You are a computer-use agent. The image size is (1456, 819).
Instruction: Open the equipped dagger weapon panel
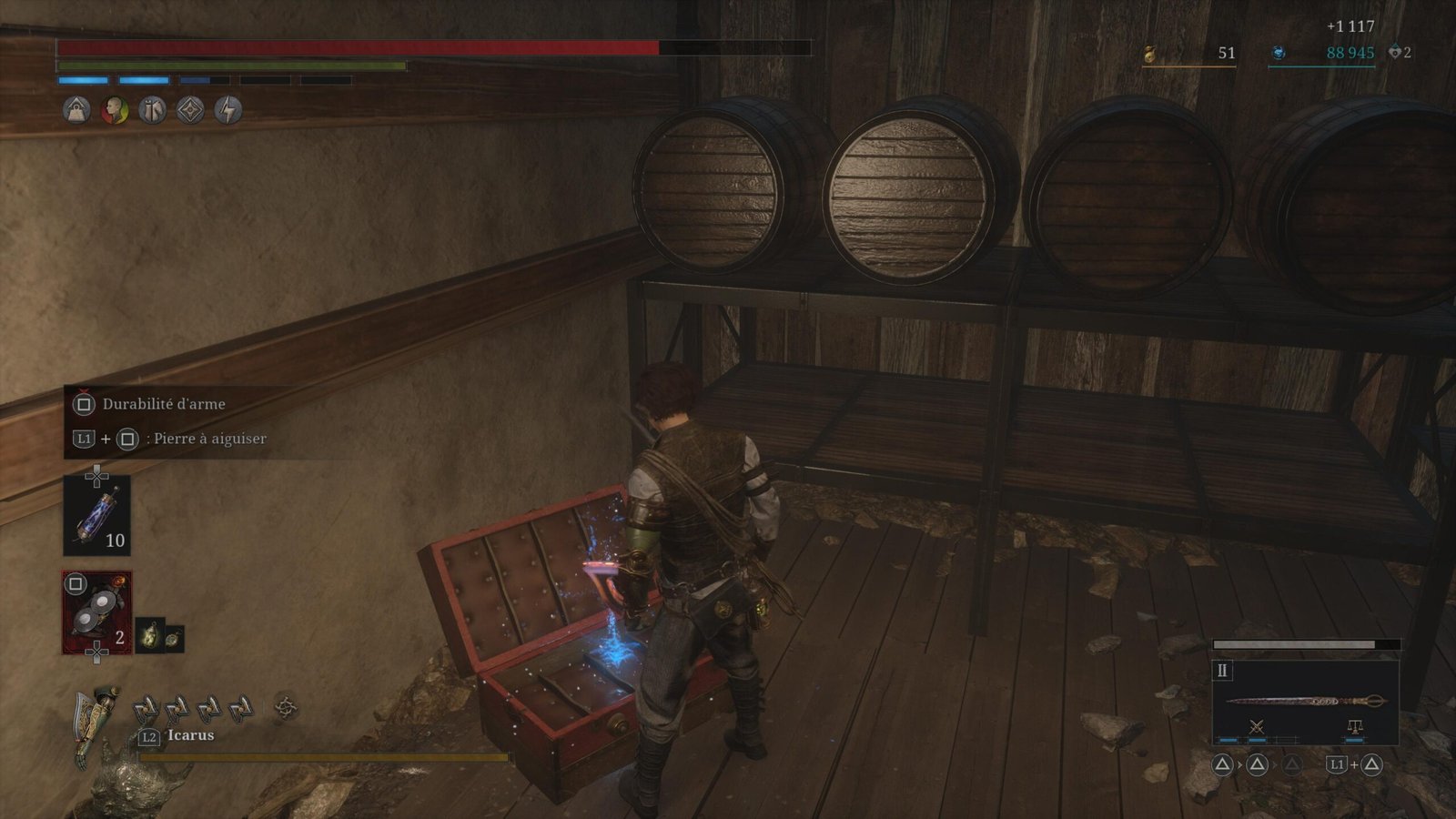[x=1305, y=701]
